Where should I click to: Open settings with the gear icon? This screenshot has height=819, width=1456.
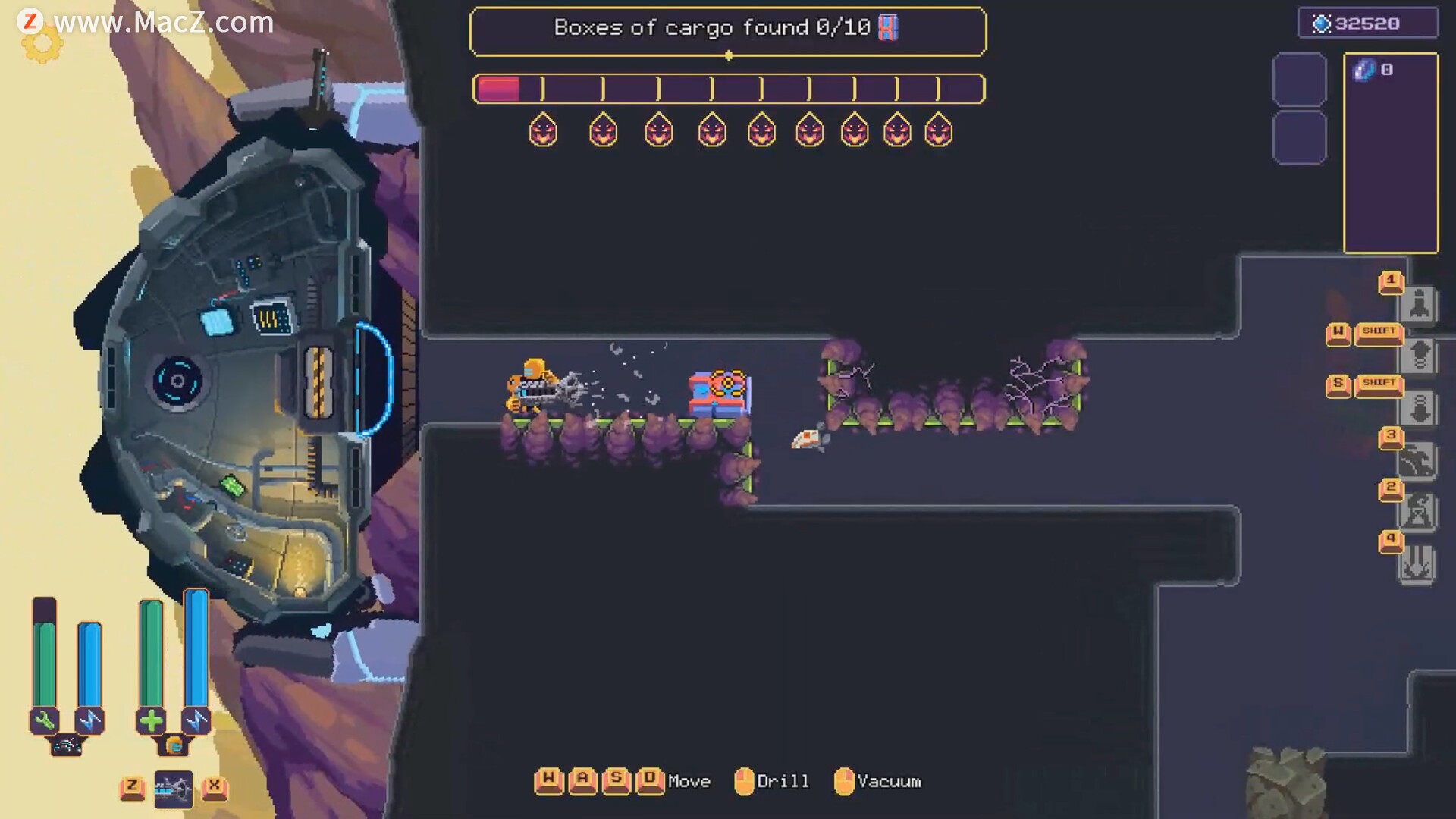pyautogui.click(x=42, y=45)
